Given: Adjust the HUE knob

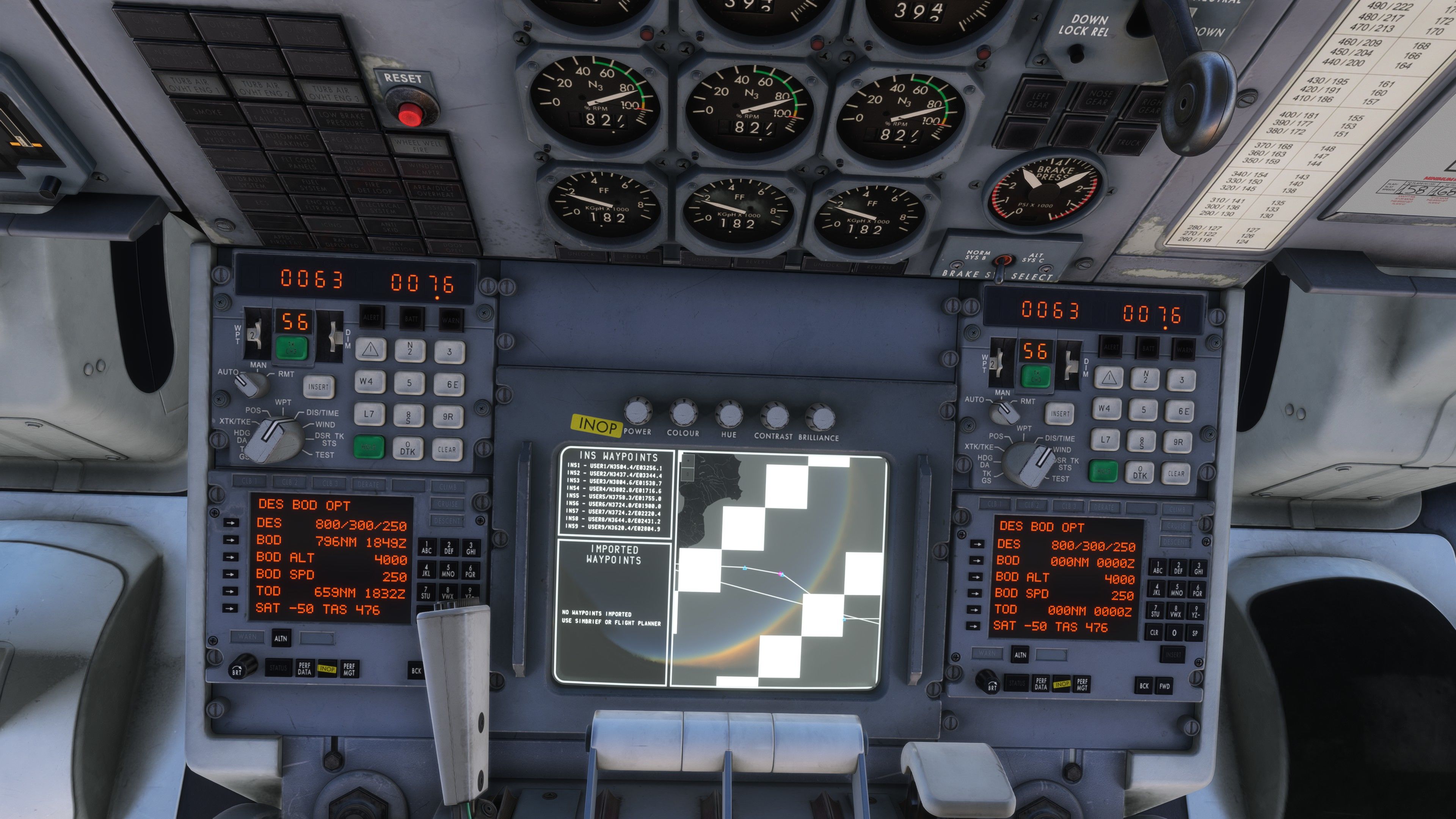Looking at the screenshot, I should click(x=729, y=414).
